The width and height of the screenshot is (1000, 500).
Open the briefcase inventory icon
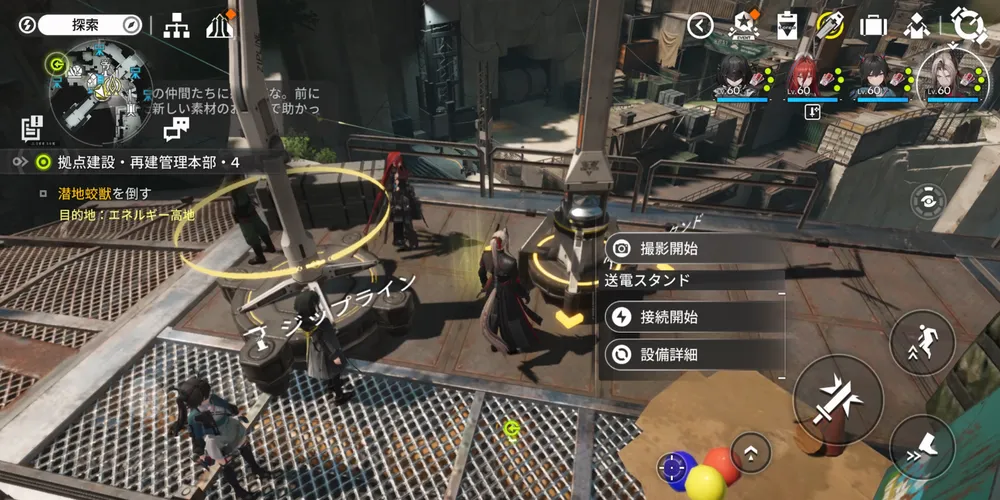coord(873,26)
